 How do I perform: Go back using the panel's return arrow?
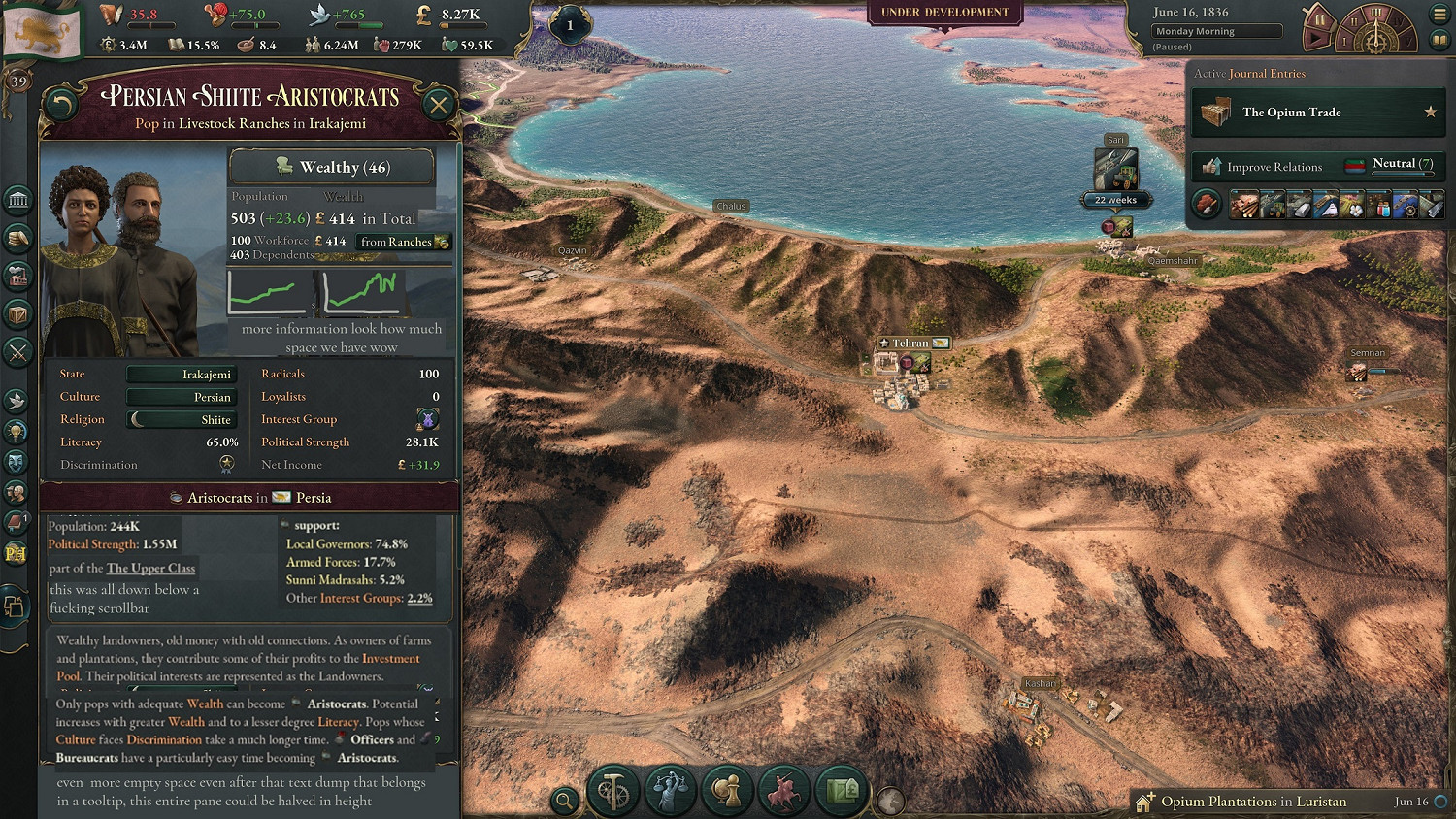(61, 105)
